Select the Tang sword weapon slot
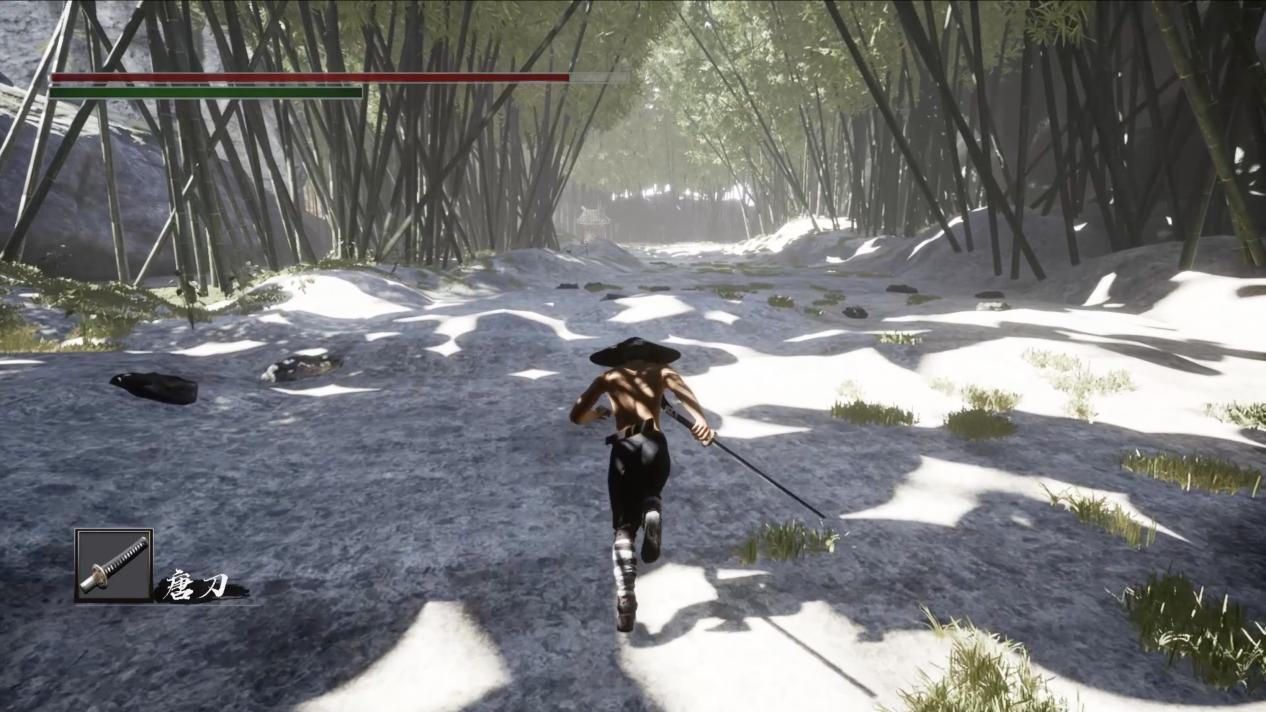This screenshot has height=712, width=1266. (x=114, y=565)
